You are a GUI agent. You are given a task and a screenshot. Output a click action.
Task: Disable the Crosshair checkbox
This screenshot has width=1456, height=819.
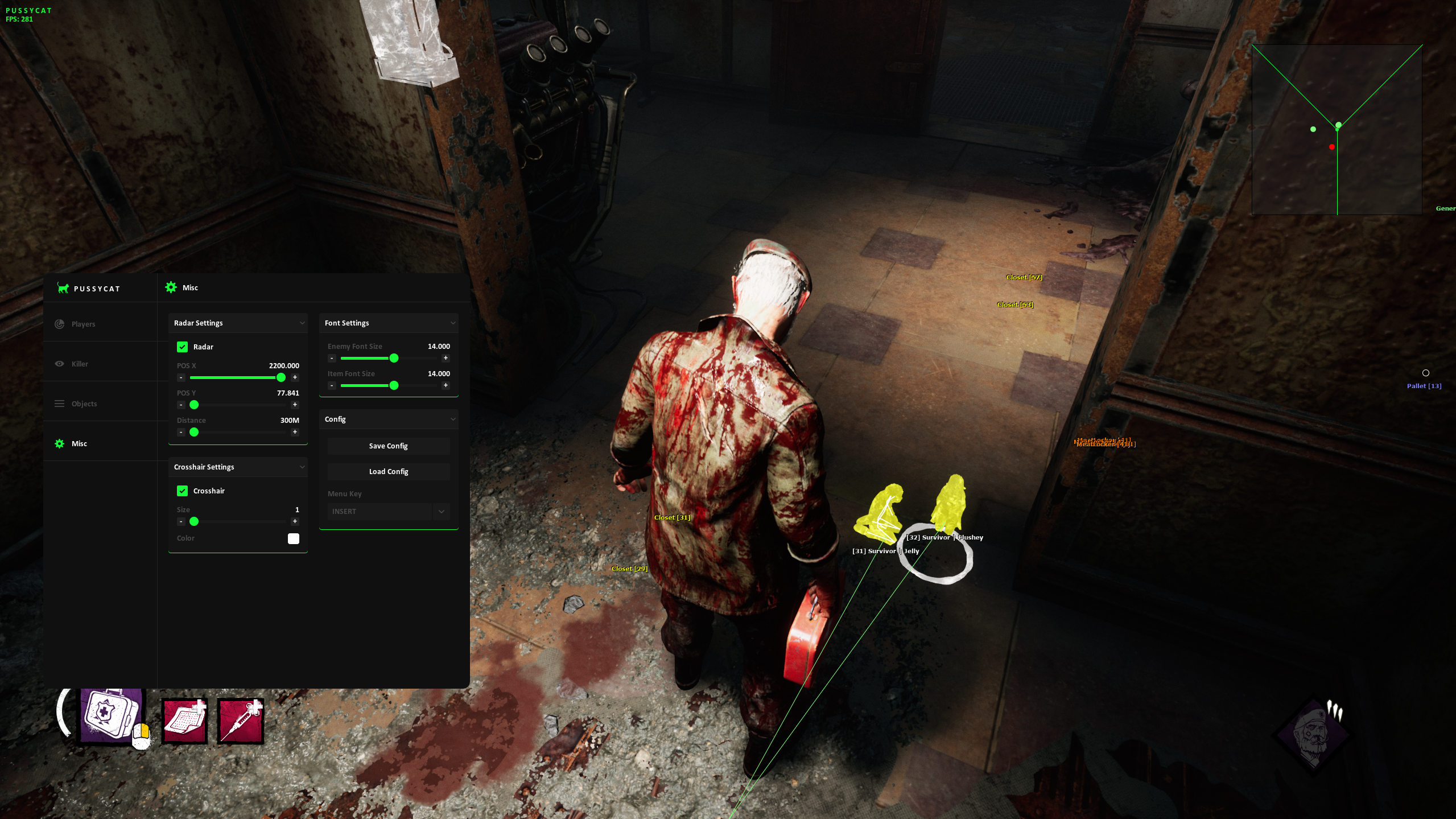pyautogui.click(x=182, y=491)
